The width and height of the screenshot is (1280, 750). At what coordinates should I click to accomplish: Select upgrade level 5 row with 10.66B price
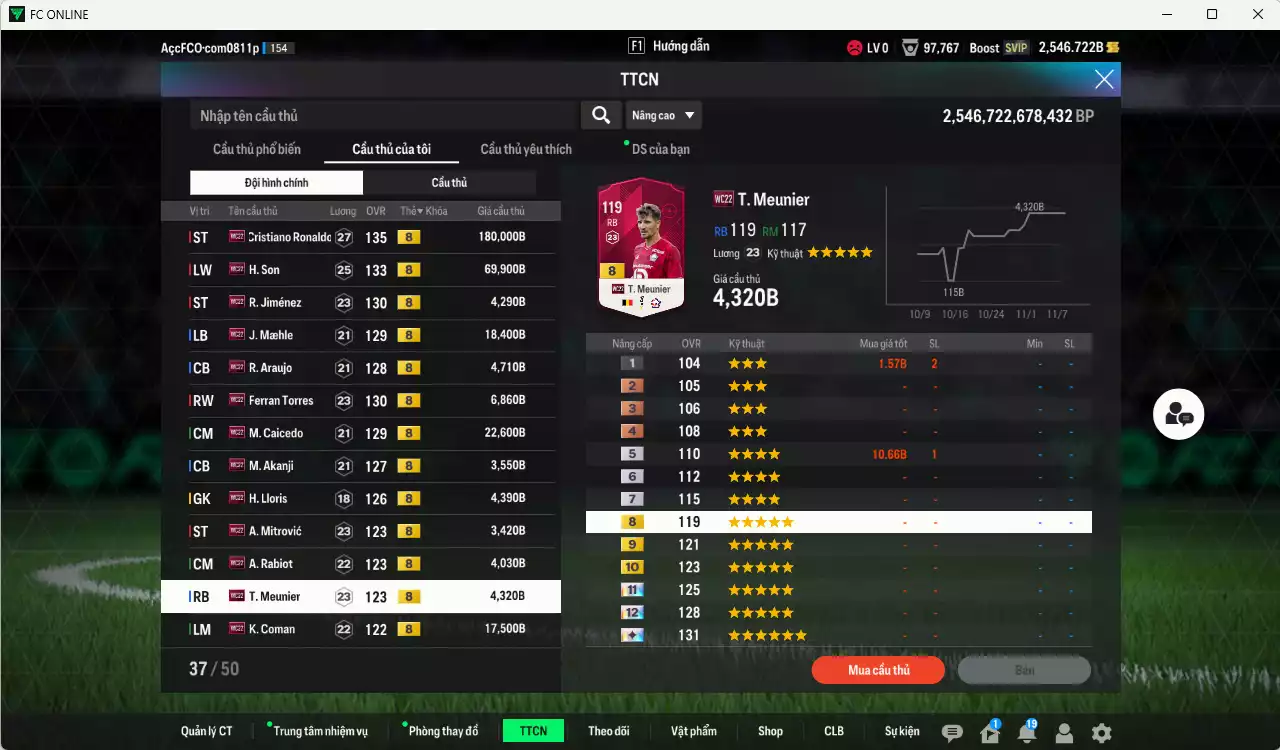pyautogui.click(x=838, y=453)
